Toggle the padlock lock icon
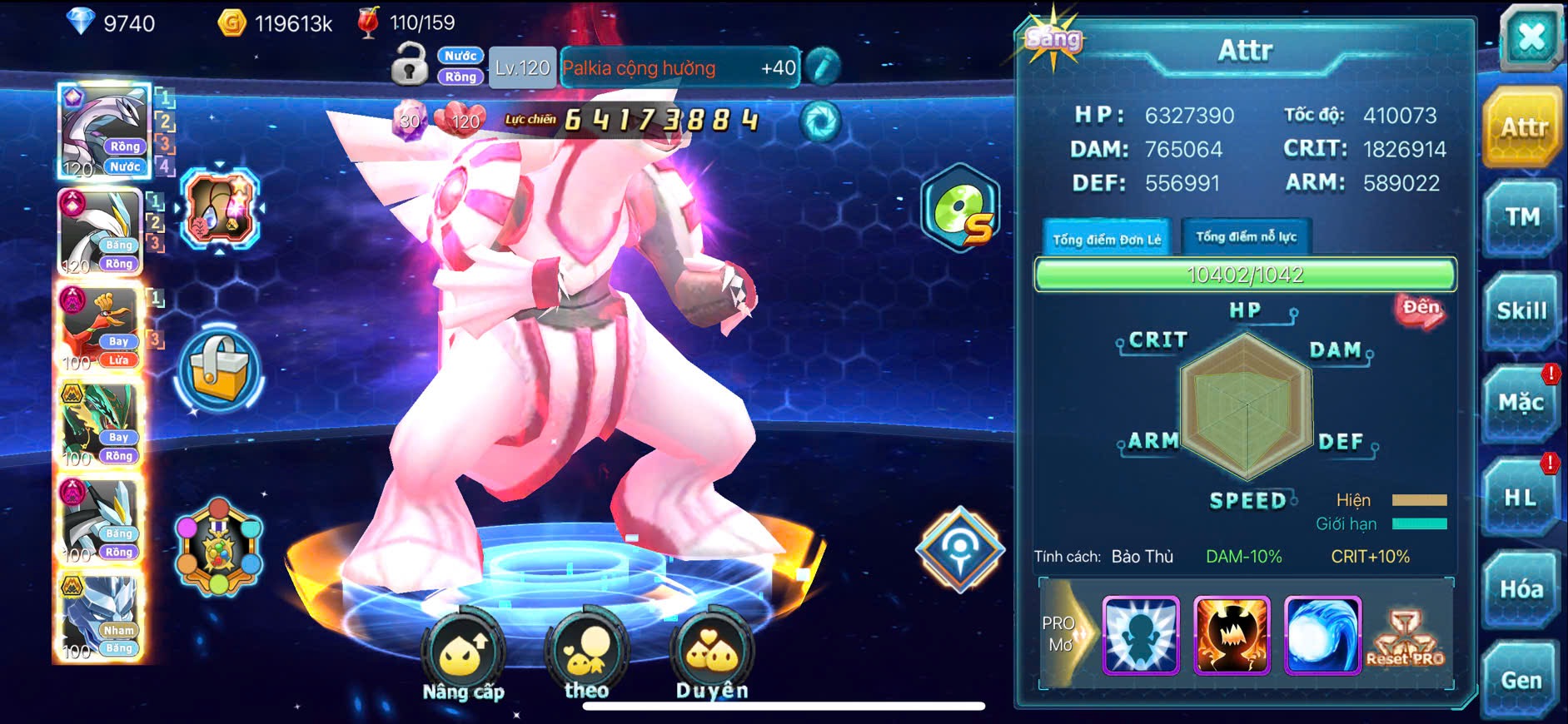The height and width of the screenshot is (724, 1568). click(x=409, y=65)
